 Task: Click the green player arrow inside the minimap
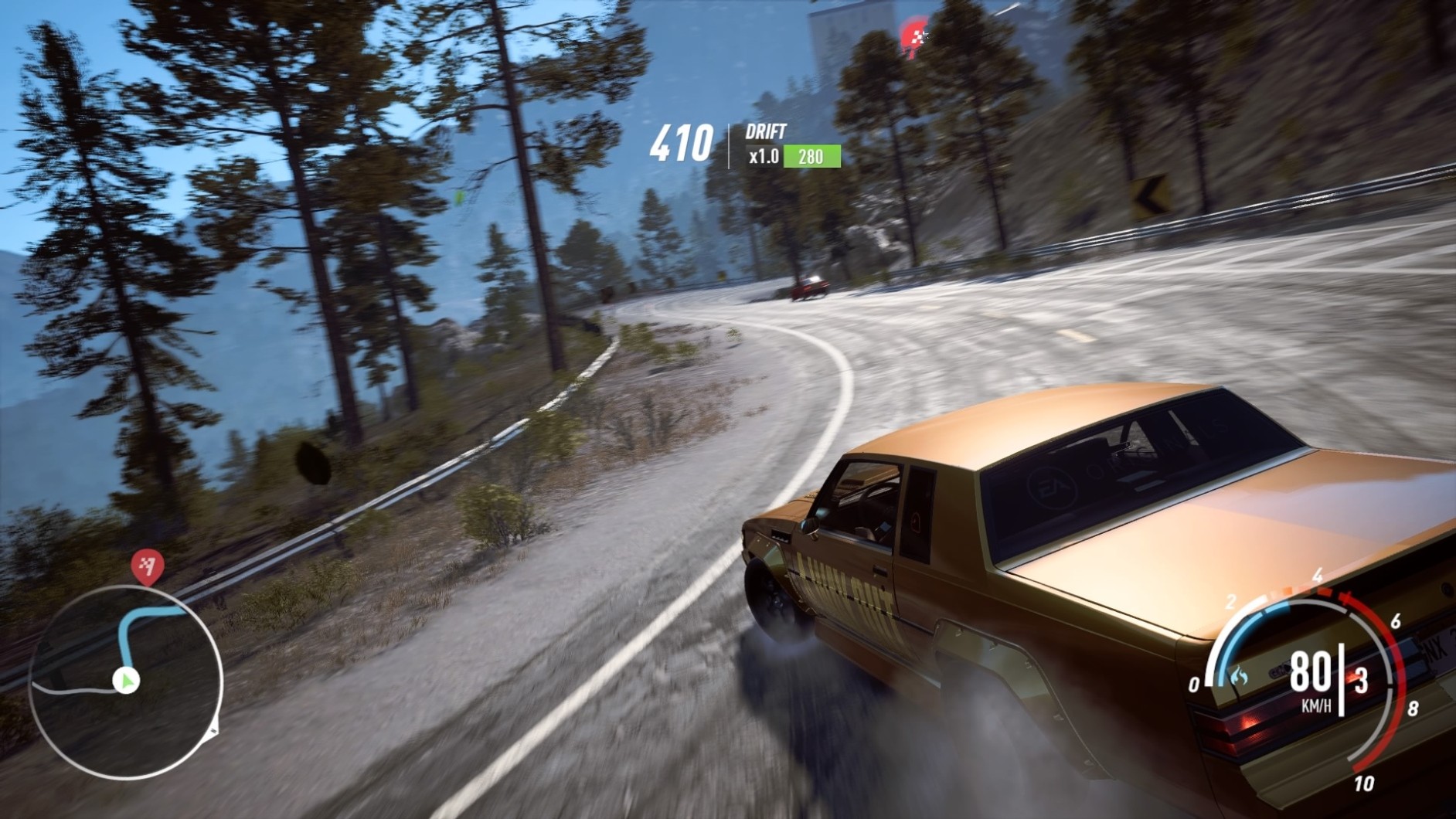[125, 680]
